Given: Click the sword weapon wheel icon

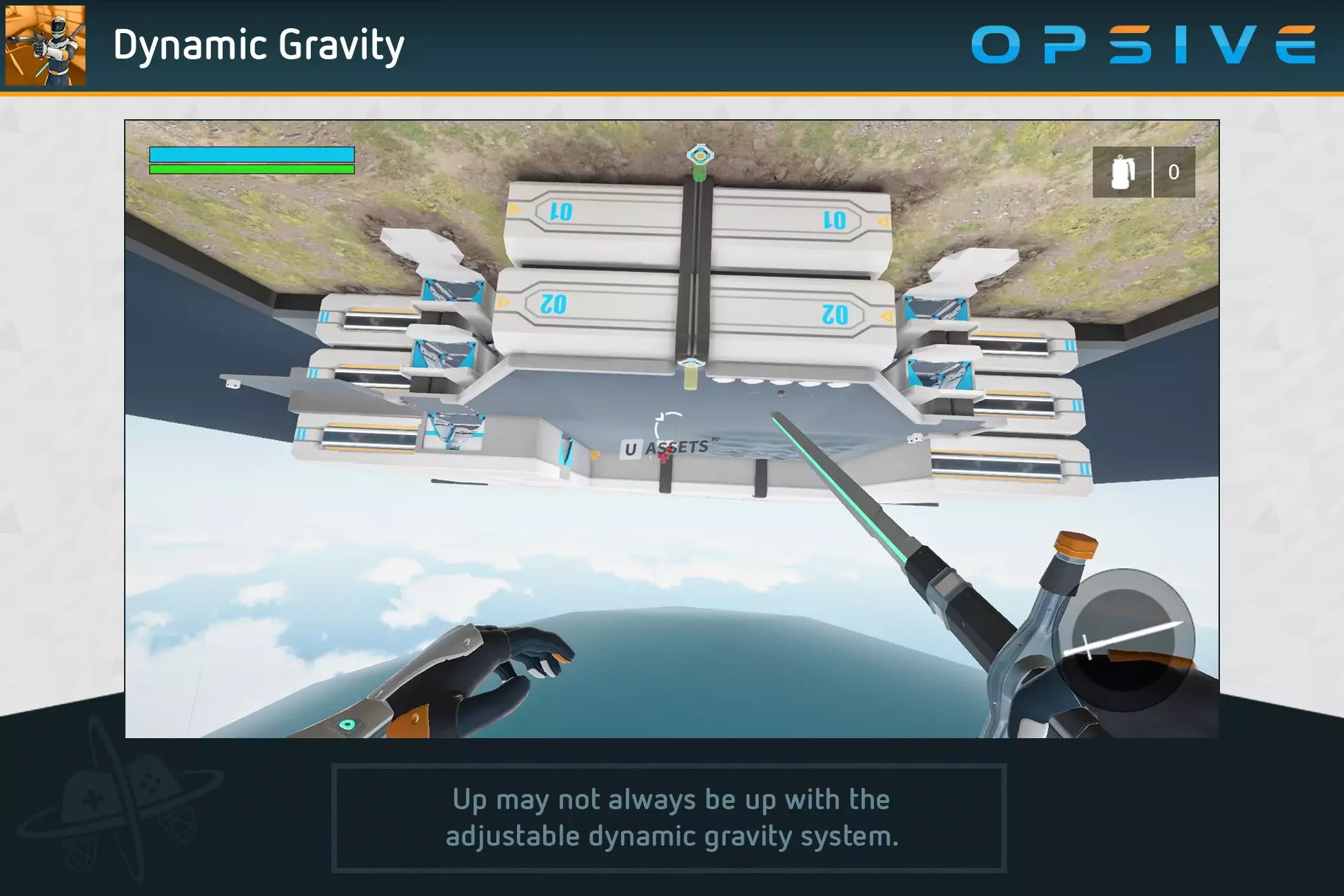Looking at the screenshot, I should pos(1123,640).
